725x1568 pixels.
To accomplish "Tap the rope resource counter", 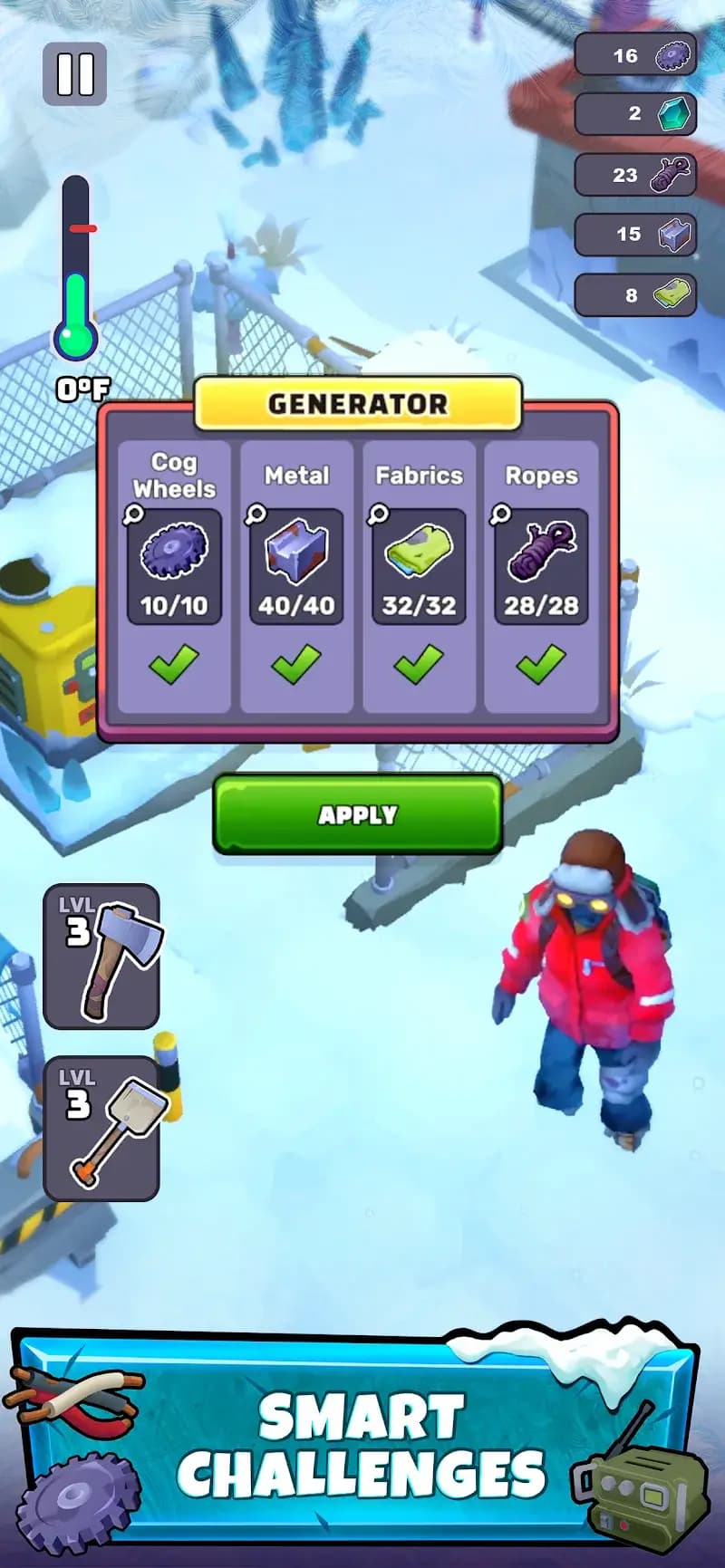I will 635,175.
